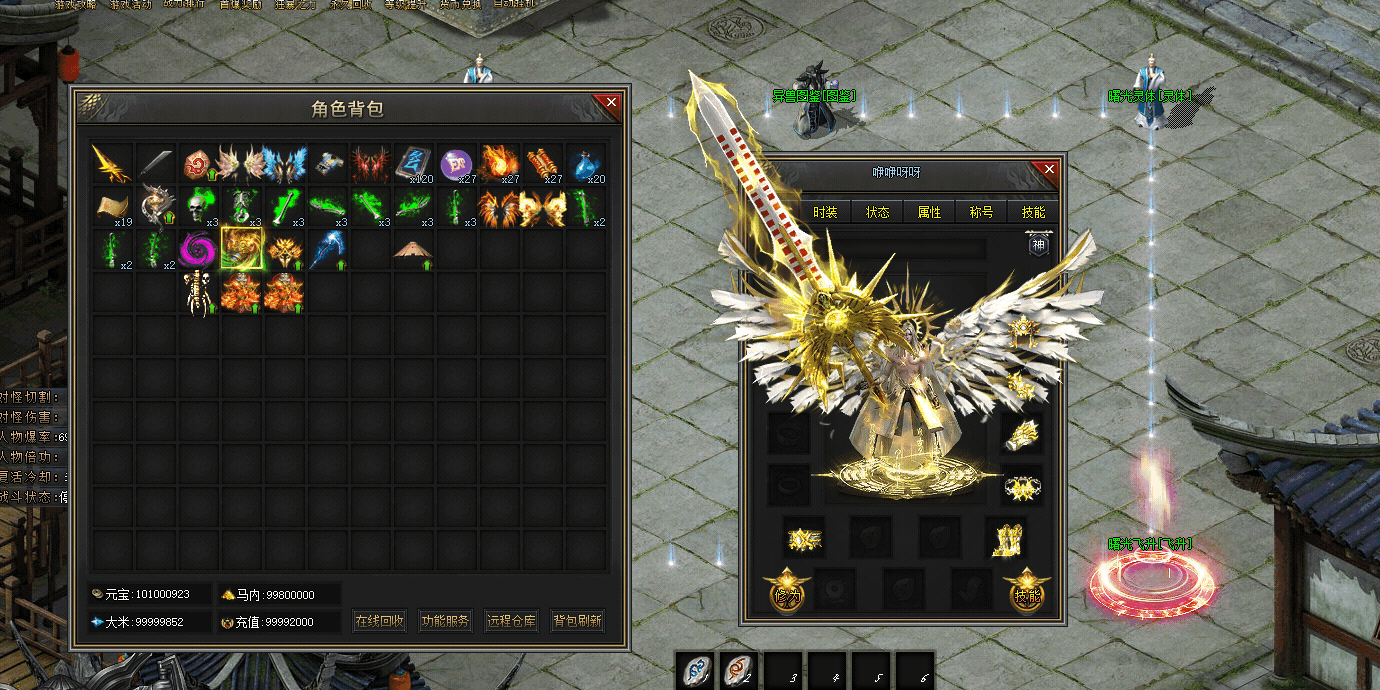Select the blue rune book x120
The width and height of the screenshot is (1380, 690).
pyautogui.click(x=412, y=163)
